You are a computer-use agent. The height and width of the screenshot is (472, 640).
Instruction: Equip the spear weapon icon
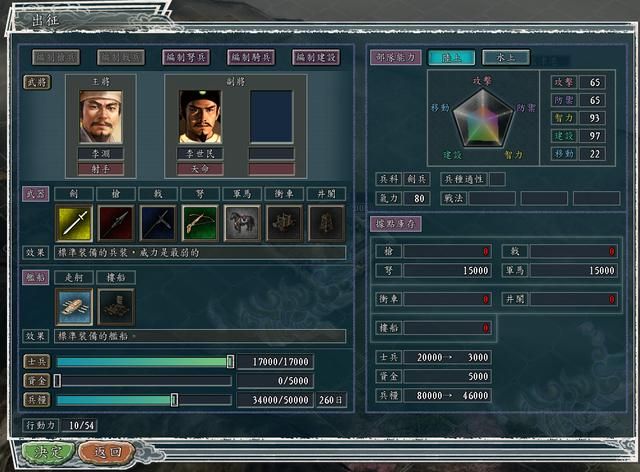116,223
